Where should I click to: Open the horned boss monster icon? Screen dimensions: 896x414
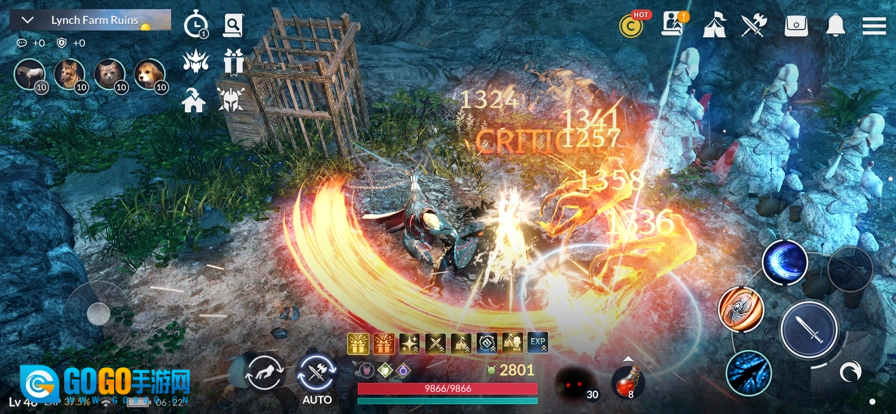click(196, 63)
